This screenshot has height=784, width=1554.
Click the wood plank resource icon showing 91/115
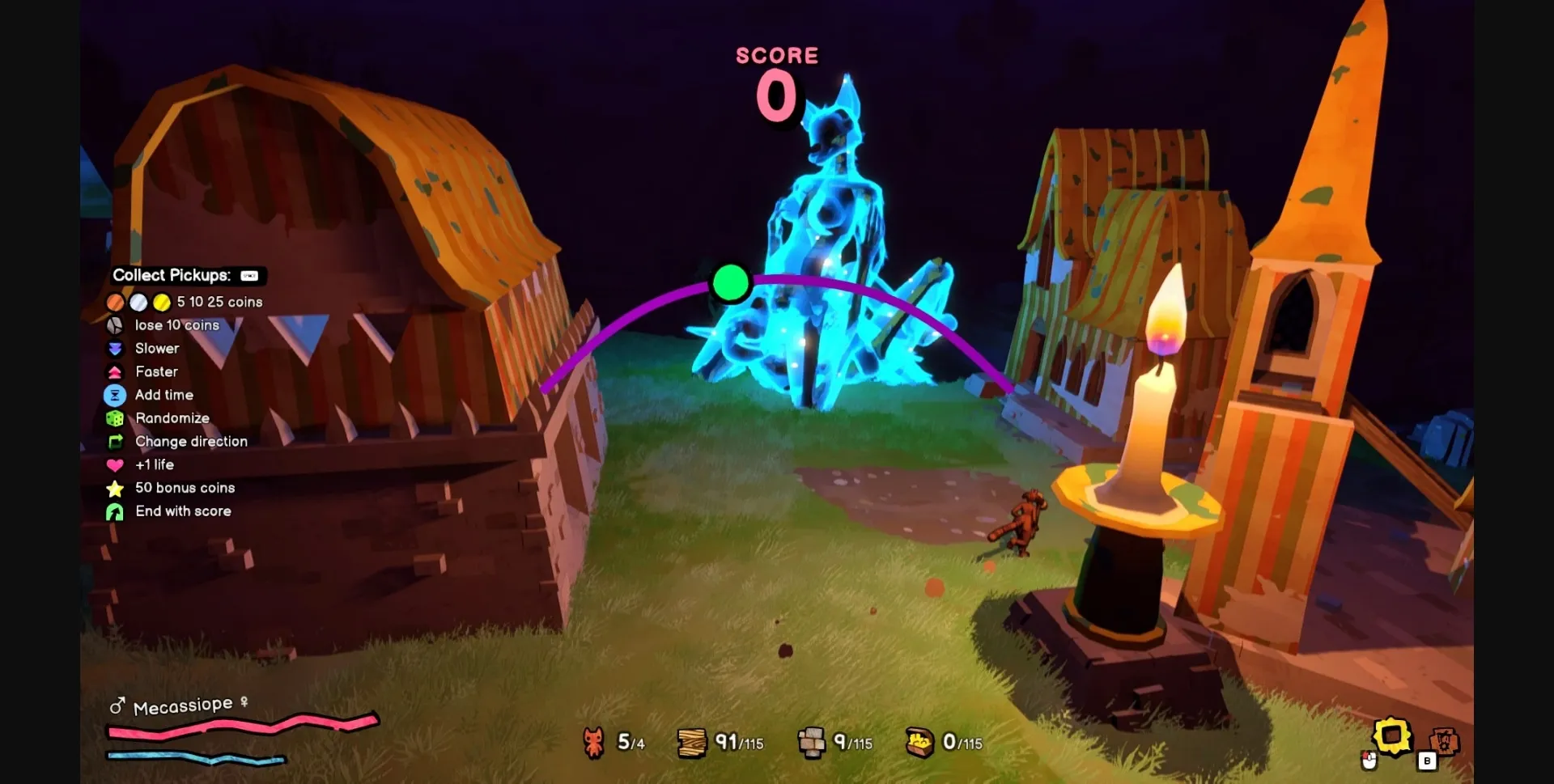(x=690, y=740)
